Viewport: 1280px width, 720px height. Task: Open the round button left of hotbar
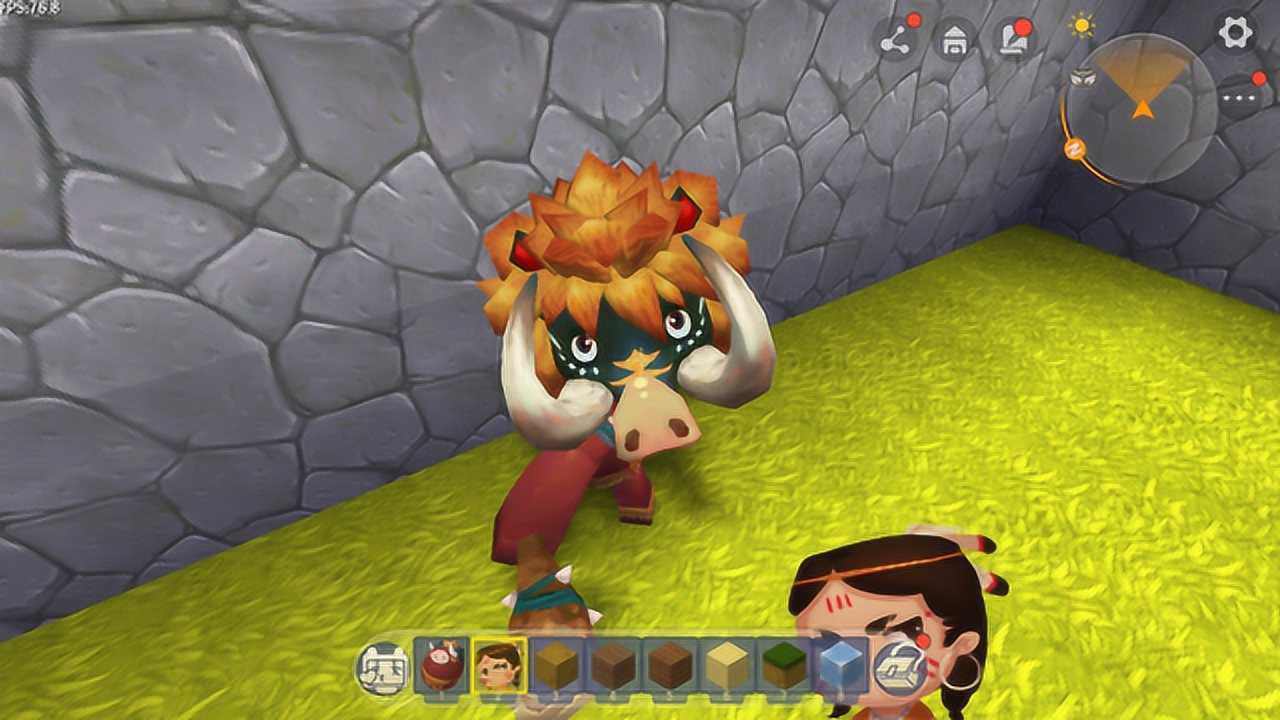point(384,667)
